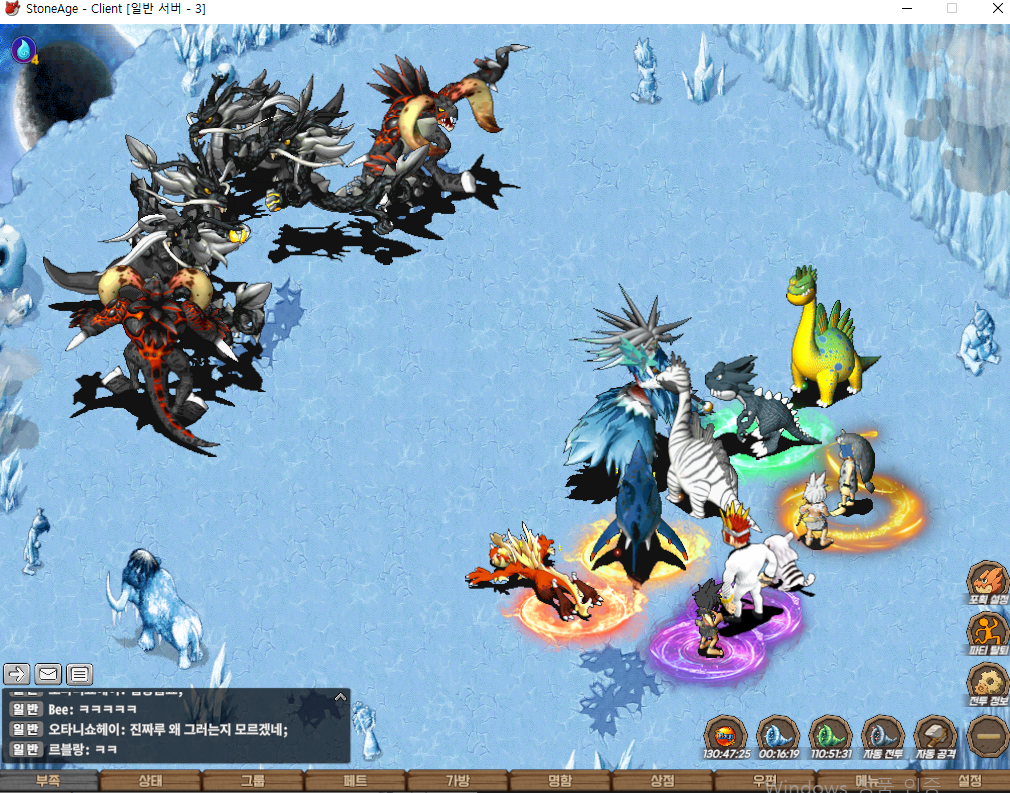Show 전투 정보 battle info
This screenshot has height=793, width=1010.
click(986, 682)
